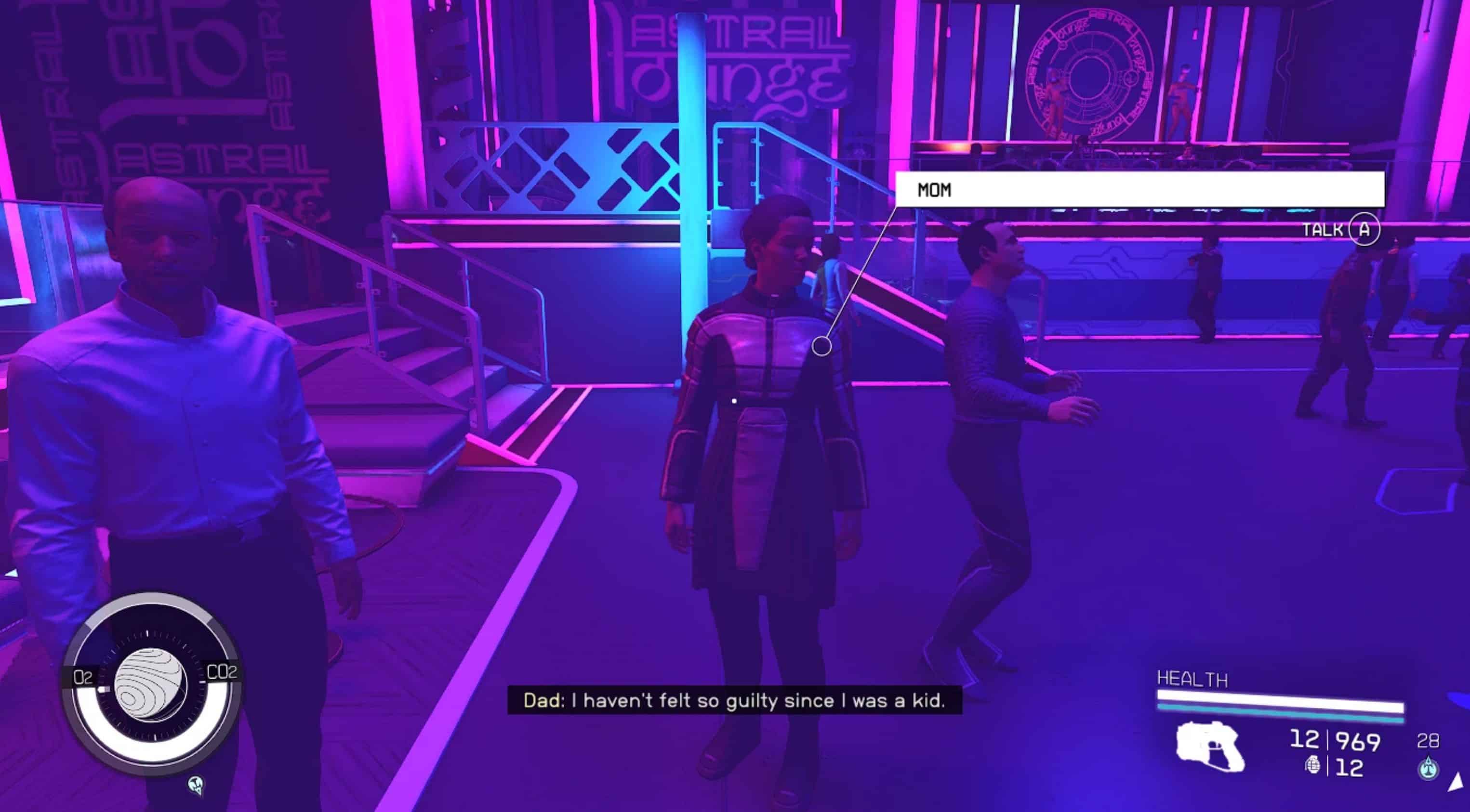Select the grenade icon beside ammo count
The width and height of the screenshot is (1470, 812).
coord(1312,765)
